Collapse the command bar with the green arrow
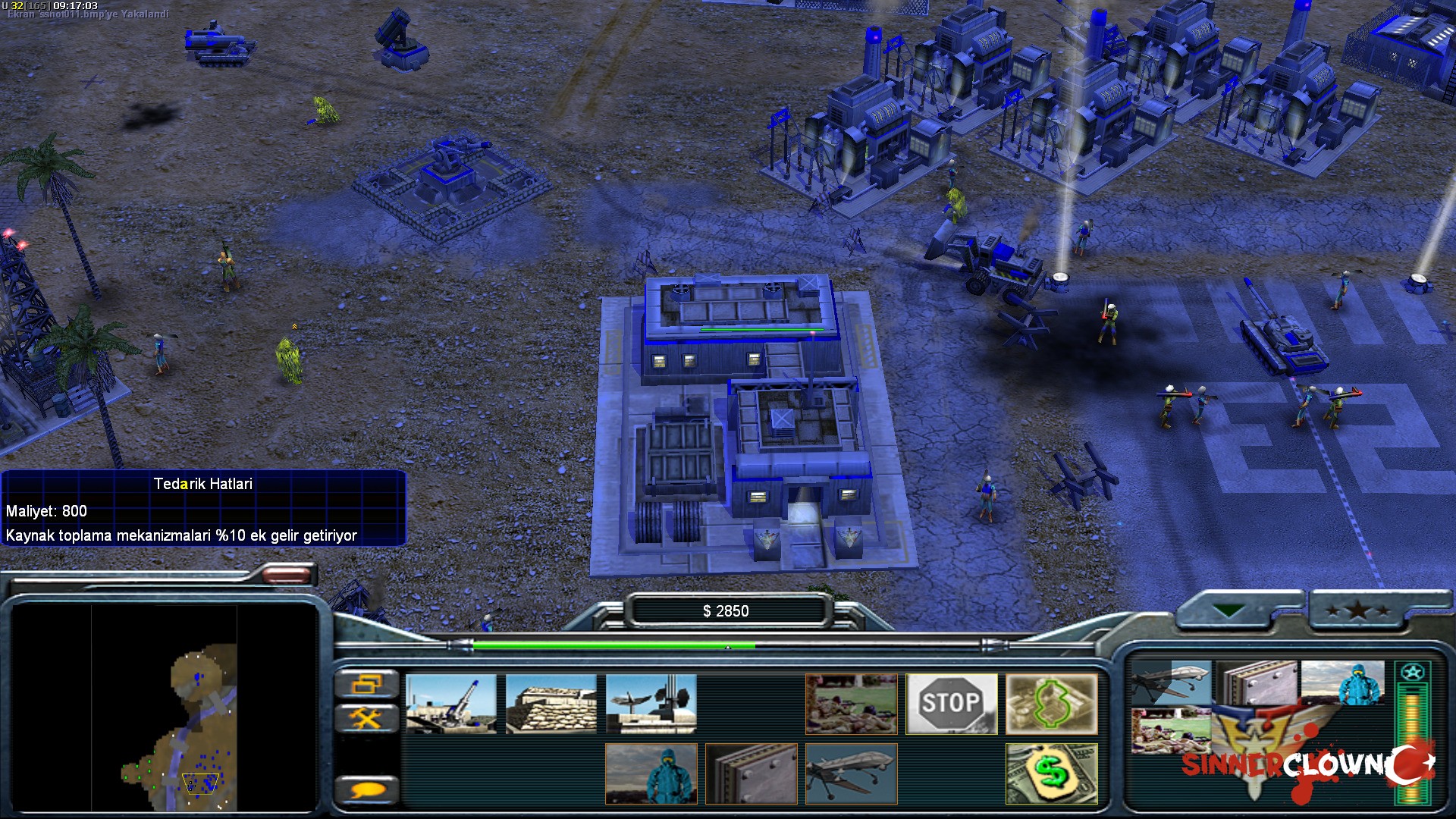Screen dimensions: 1456x819 (x=1228, y=609)
